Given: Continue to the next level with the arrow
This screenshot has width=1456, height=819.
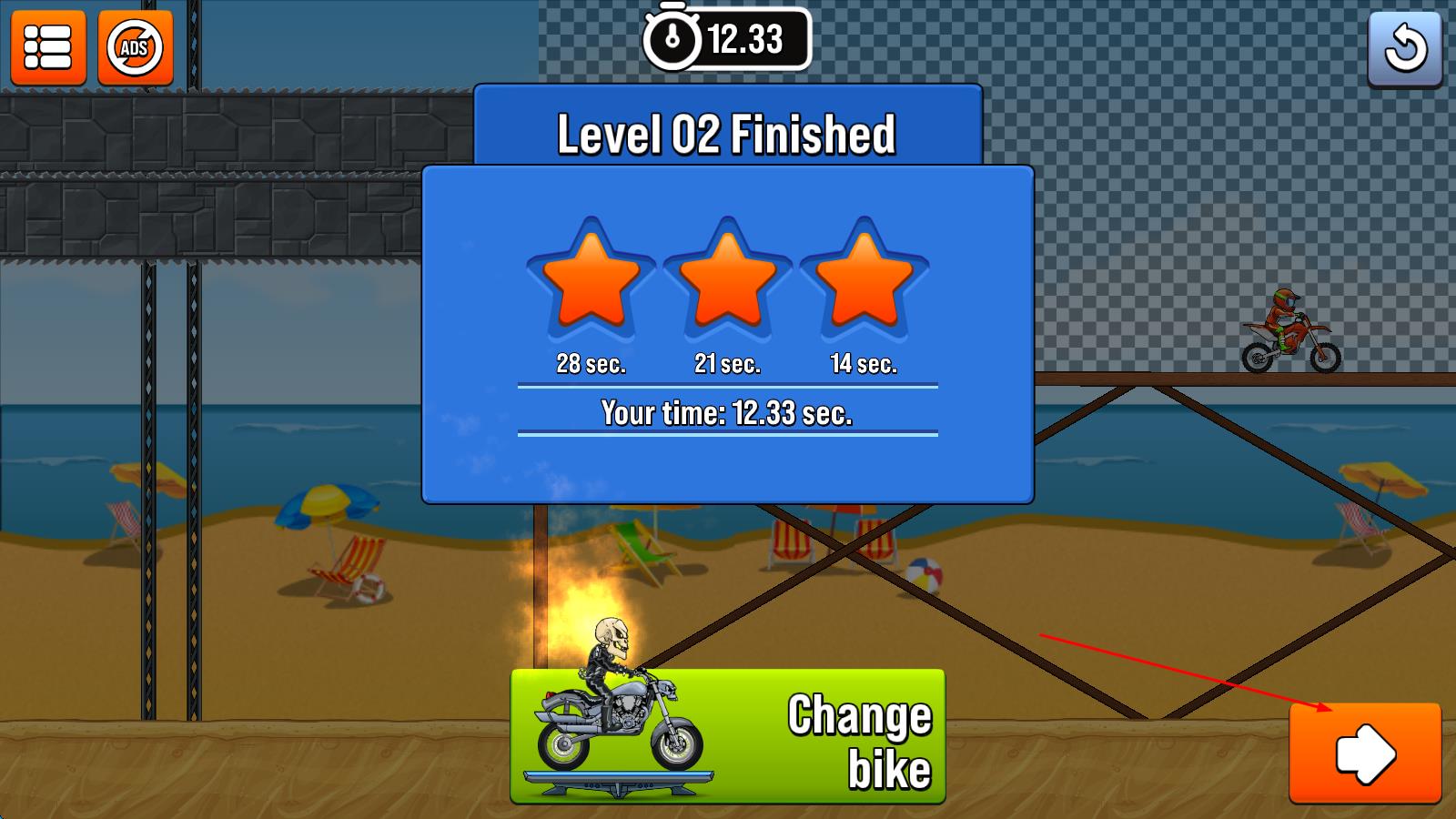Looking at the screenshot, I should click(x=1364, y=753).
